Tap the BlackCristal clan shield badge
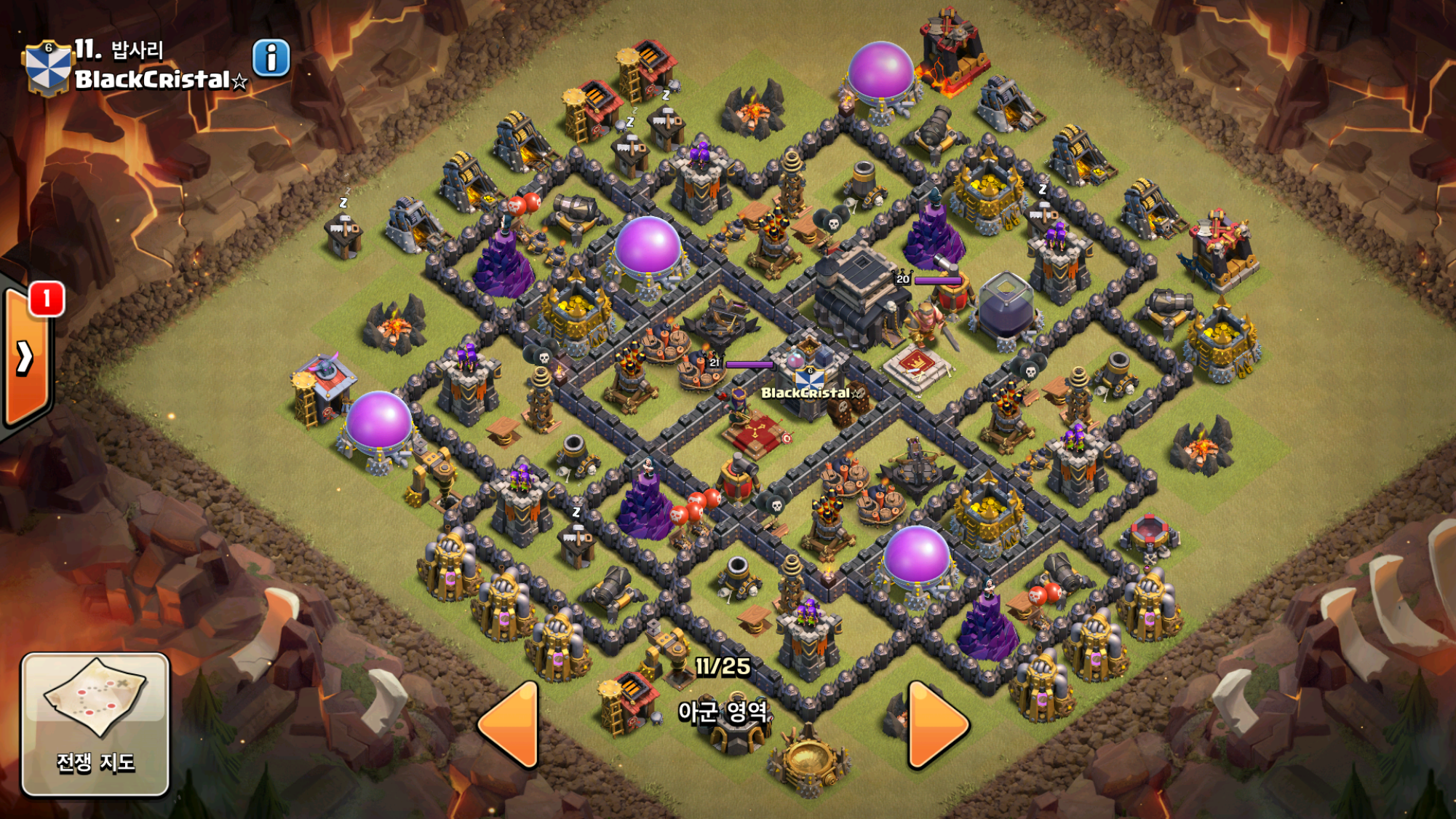Viewport: 1456px width, 819px height. (x=48, y=68)
